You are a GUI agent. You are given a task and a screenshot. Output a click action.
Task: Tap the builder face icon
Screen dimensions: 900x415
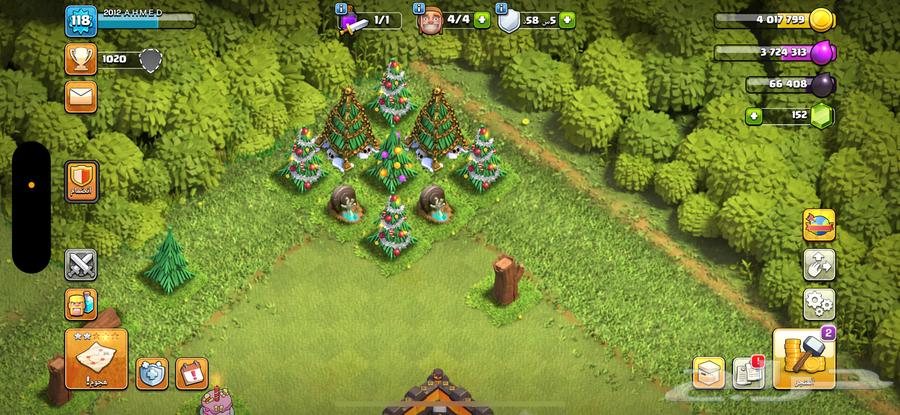[430, 21]
